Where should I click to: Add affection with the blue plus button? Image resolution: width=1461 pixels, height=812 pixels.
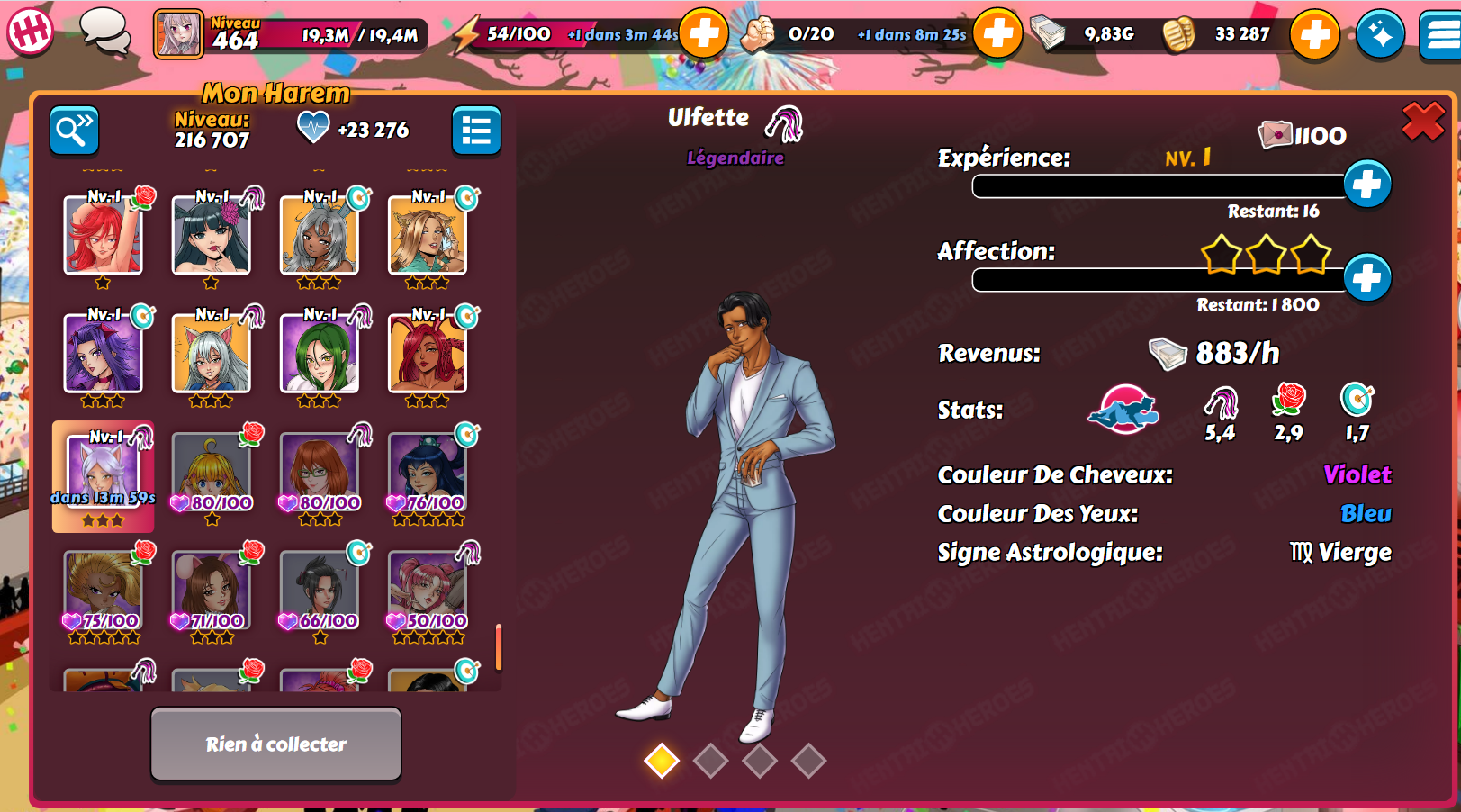pyautogui.click(x=1366, y=278)
